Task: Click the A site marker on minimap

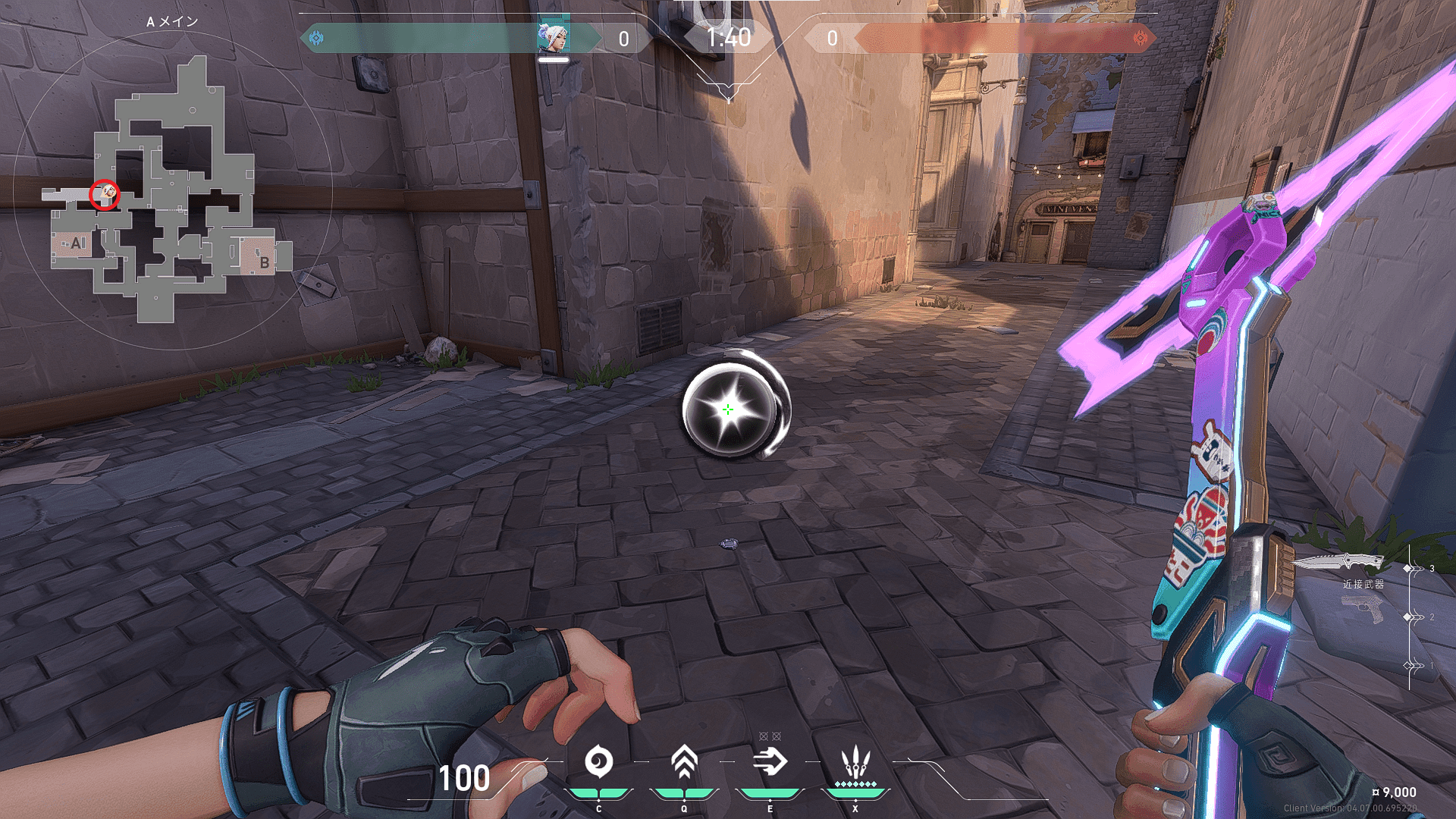Action: (x=76, y=243)
